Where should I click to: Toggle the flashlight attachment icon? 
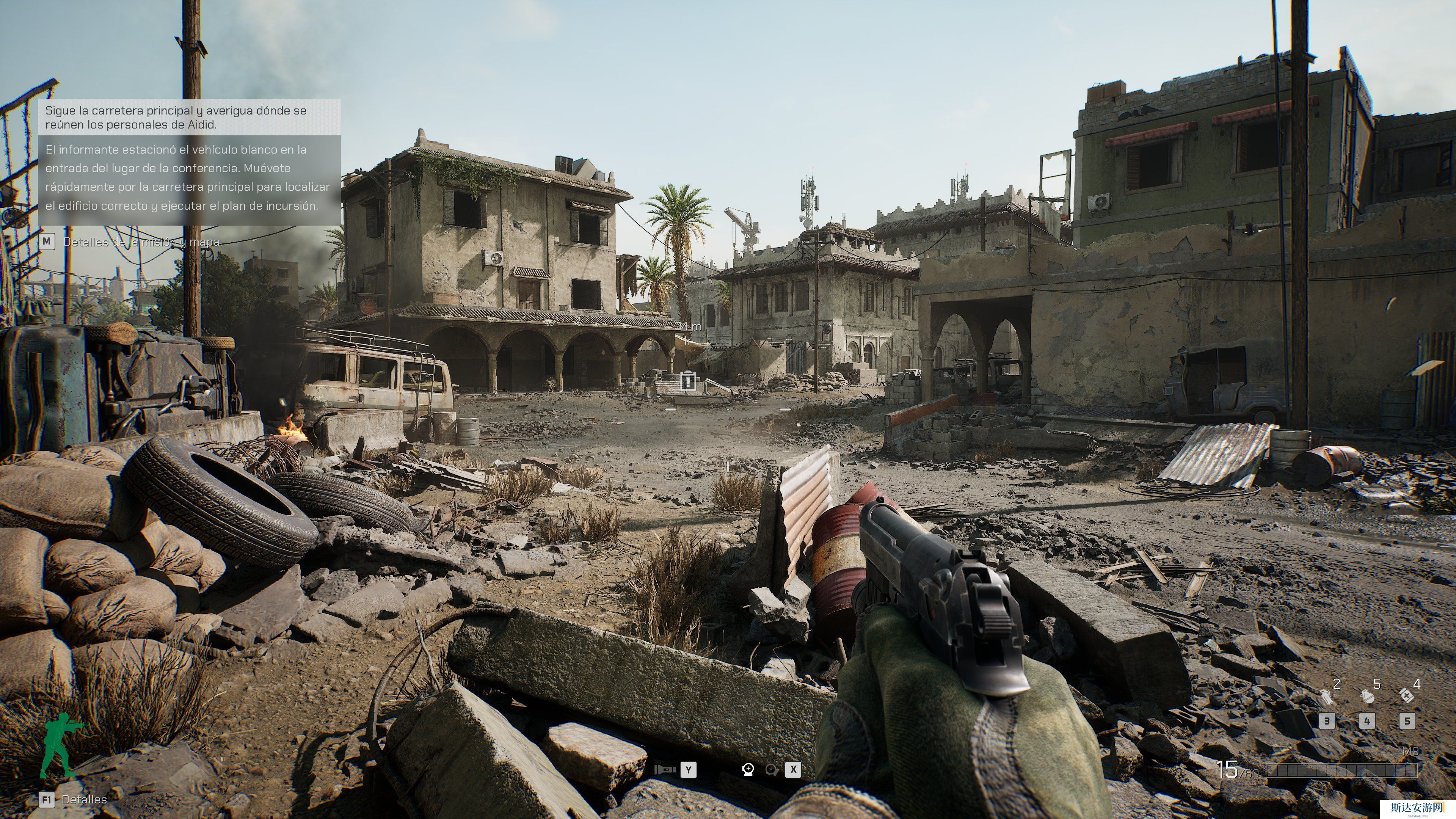pos(664,769)
